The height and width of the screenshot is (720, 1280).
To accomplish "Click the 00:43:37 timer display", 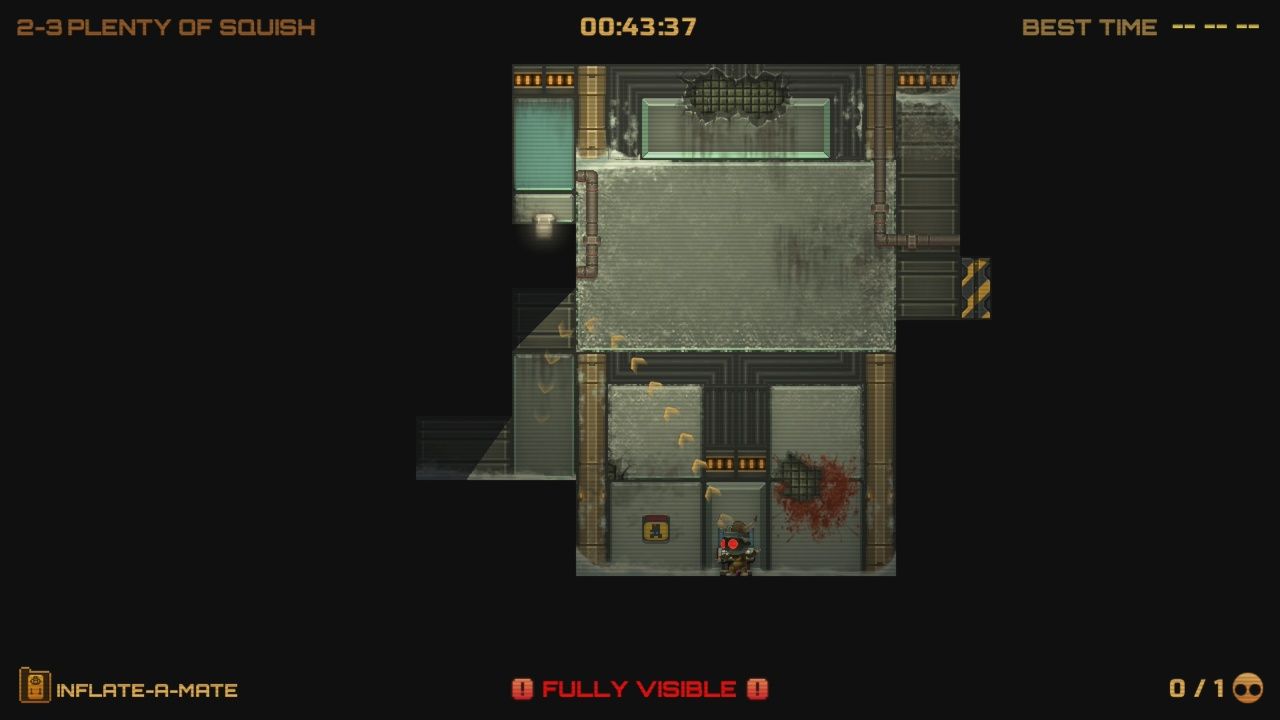I will tap(639, 26).
